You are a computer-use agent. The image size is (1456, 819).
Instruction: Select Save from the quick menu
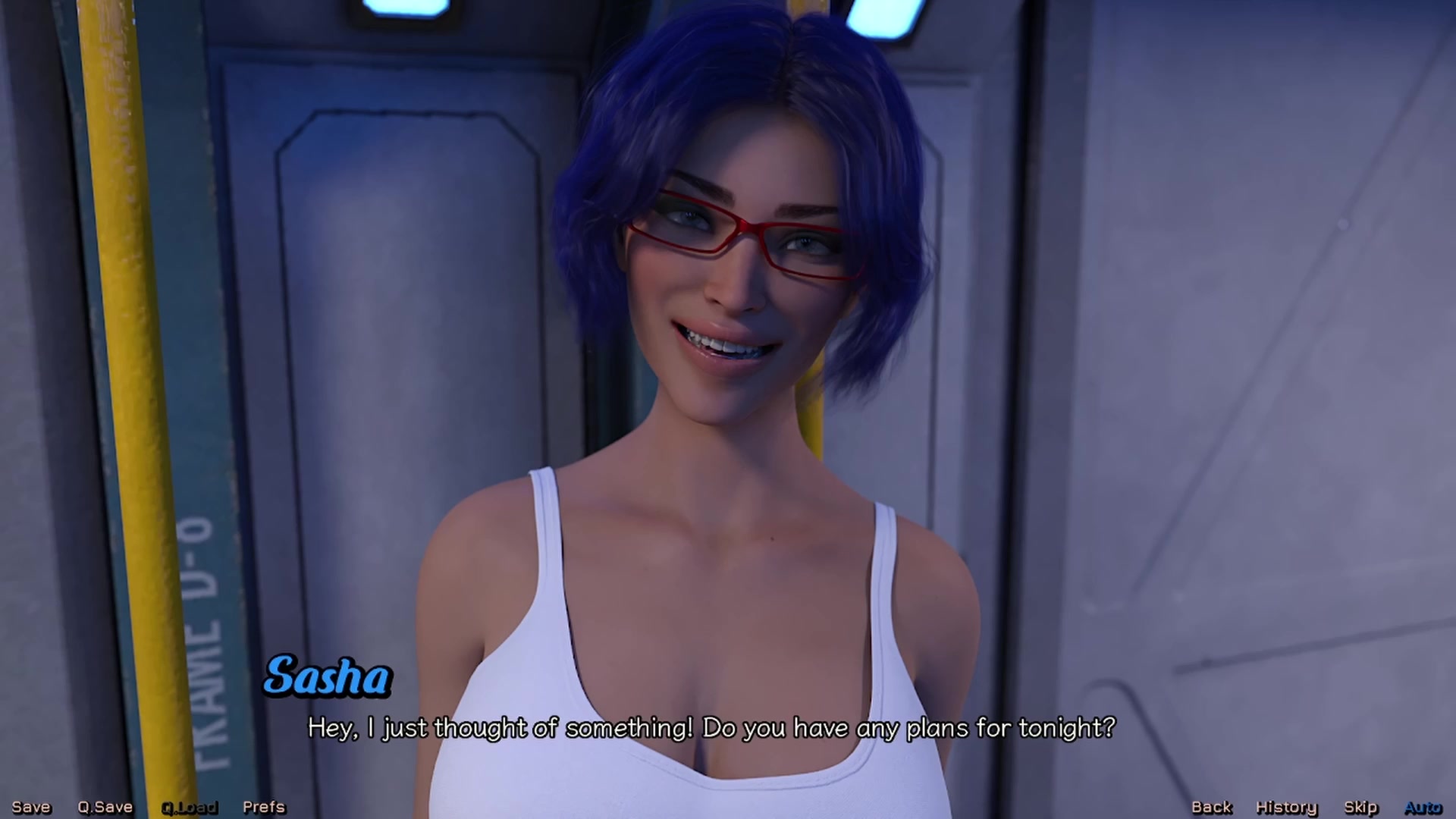point(30,806)
